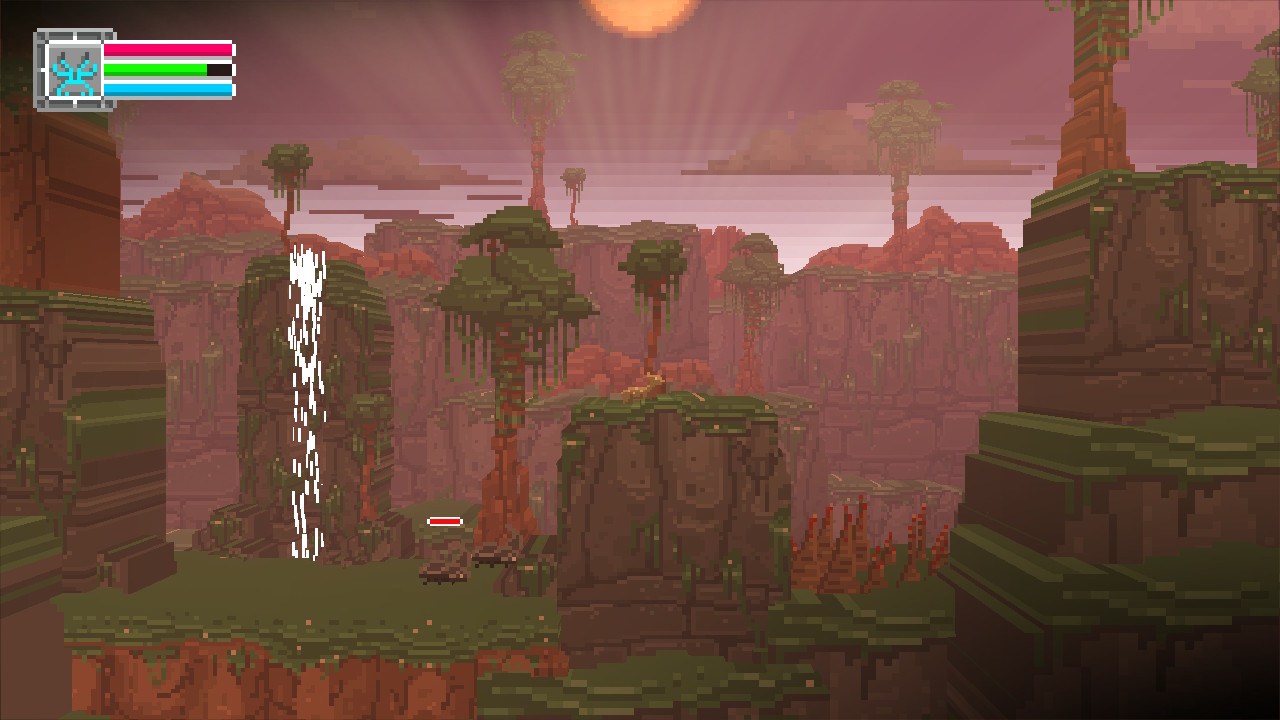Select the beetle creature on the grass
Image resolution: width=1280 pixels, height=720 pixels.
[x=440, y=572]
